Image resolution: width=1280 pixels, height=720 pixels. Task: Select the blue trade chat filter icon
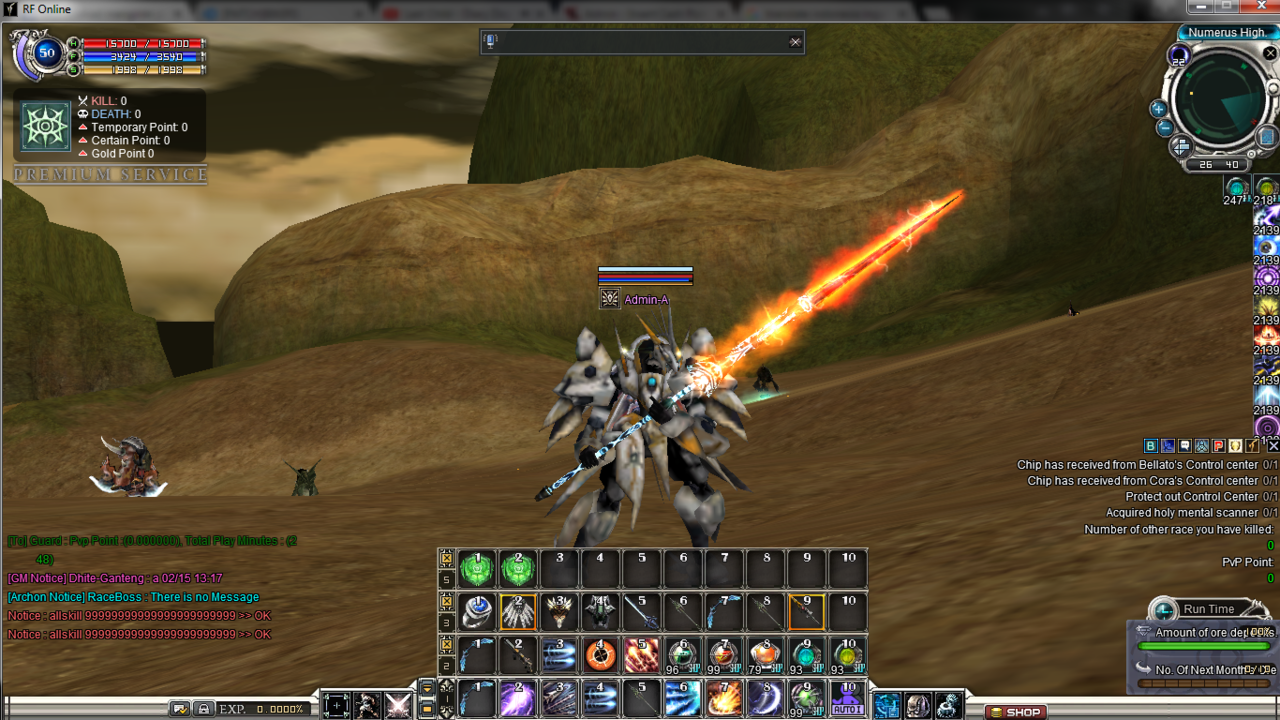click(1166, 445)
